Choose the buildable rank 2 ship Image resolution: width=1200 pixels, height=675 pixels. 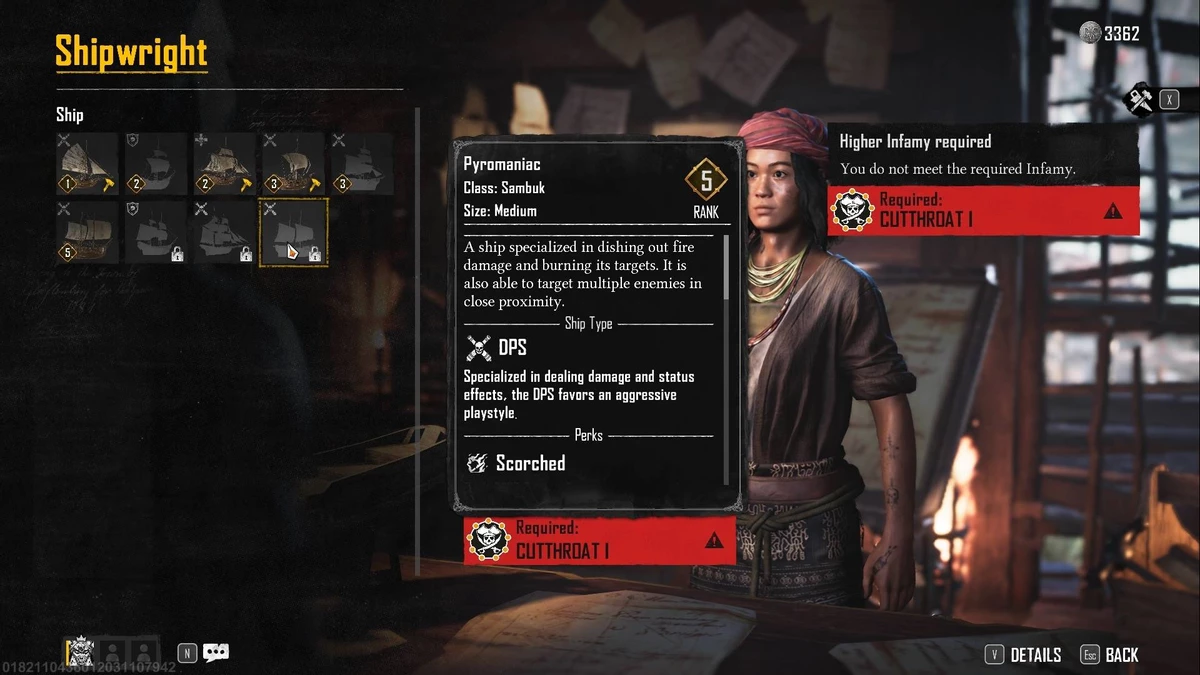coord(225,164)
